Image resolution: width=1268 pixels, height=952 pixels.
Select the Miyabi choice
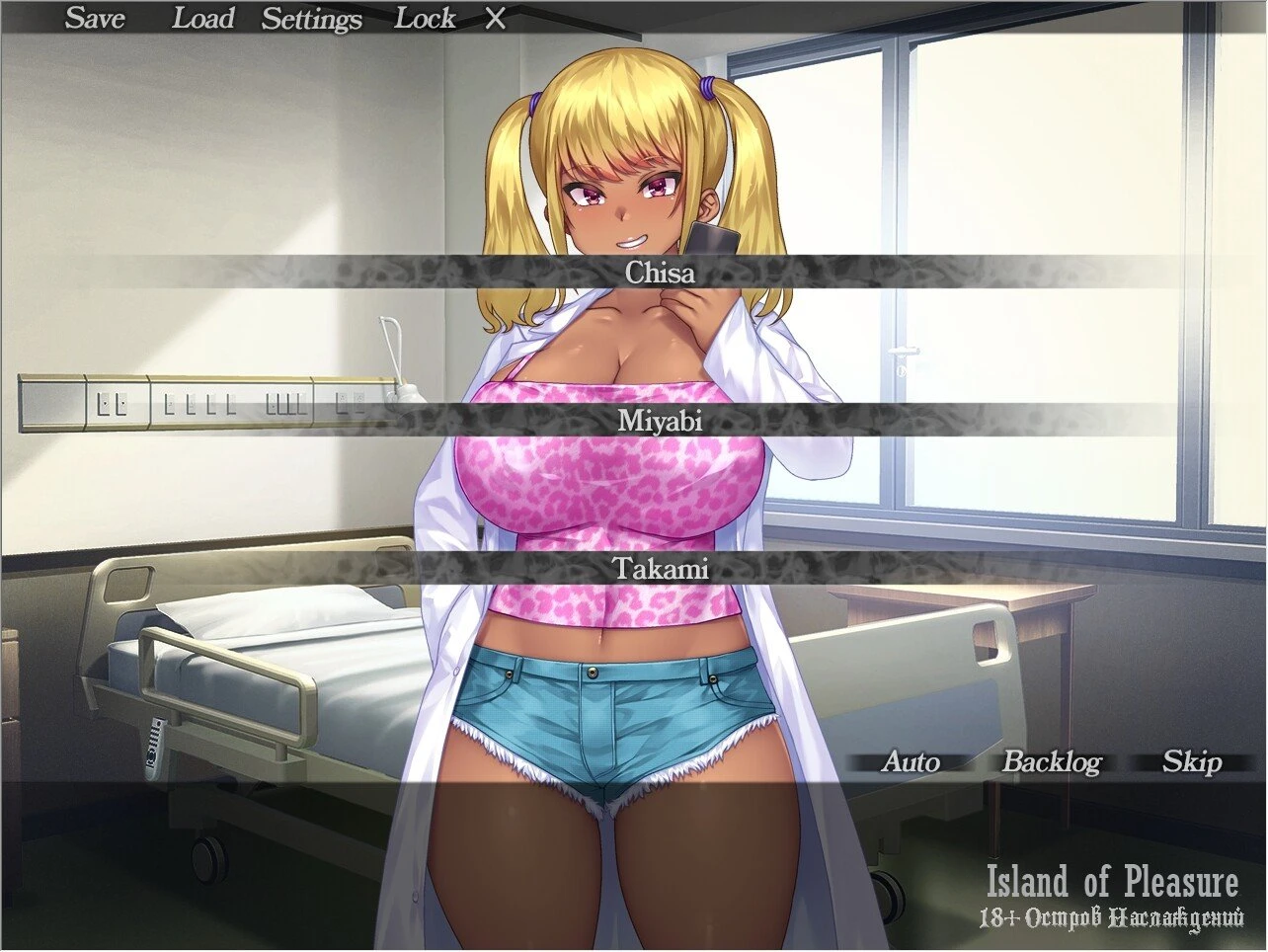point(660,421)
